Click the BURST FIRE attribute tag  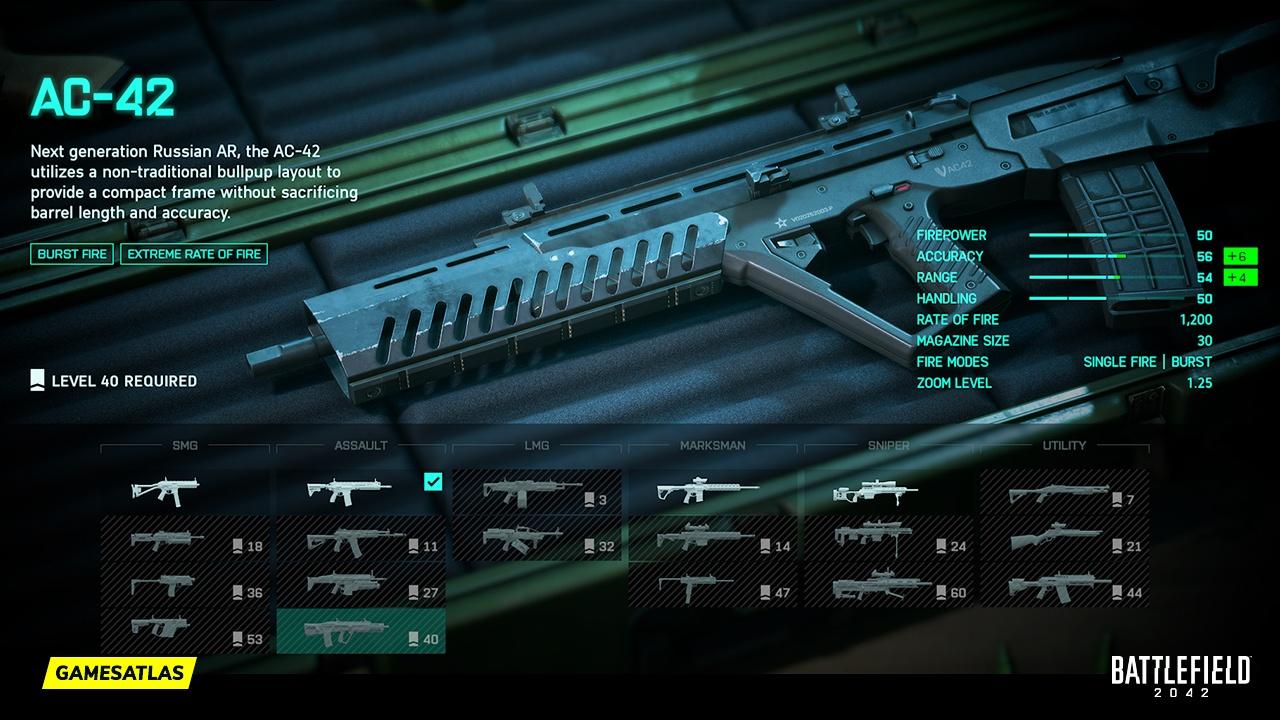[x=71, y=254]
